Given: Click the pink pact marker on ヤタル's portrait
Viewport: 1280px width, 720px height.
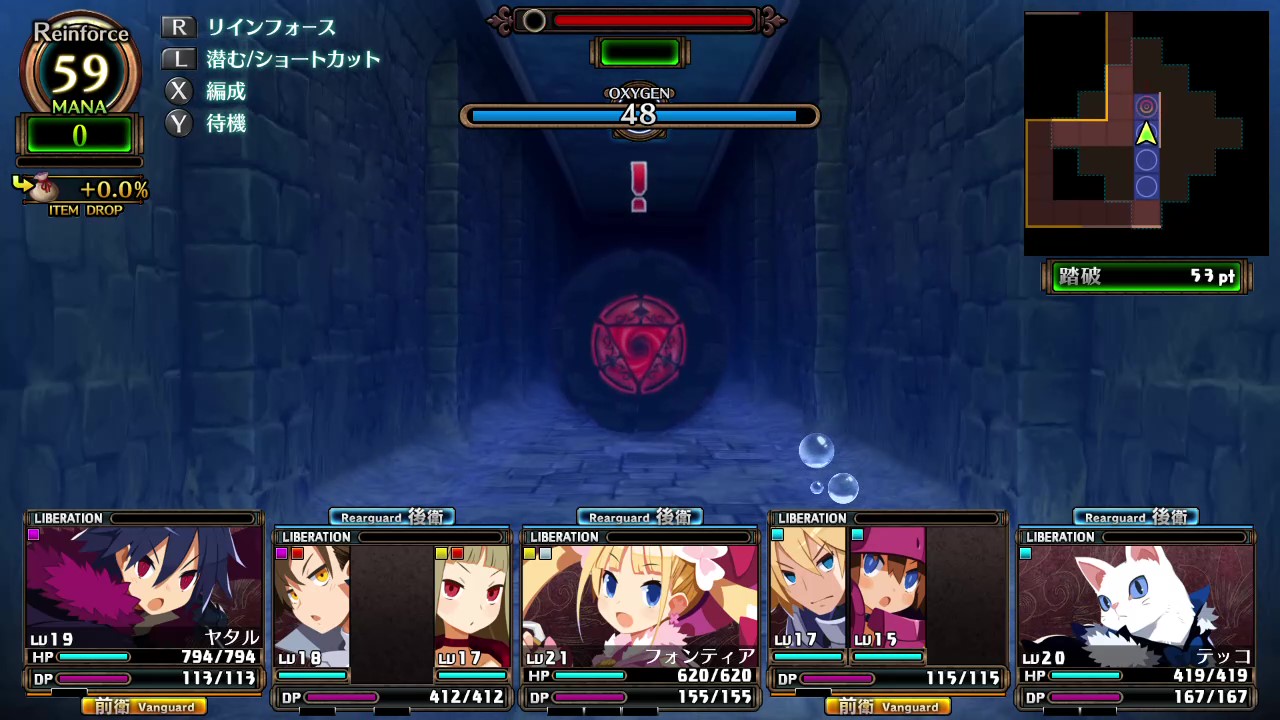Looking at the screenshot, I should pos(33,535).
